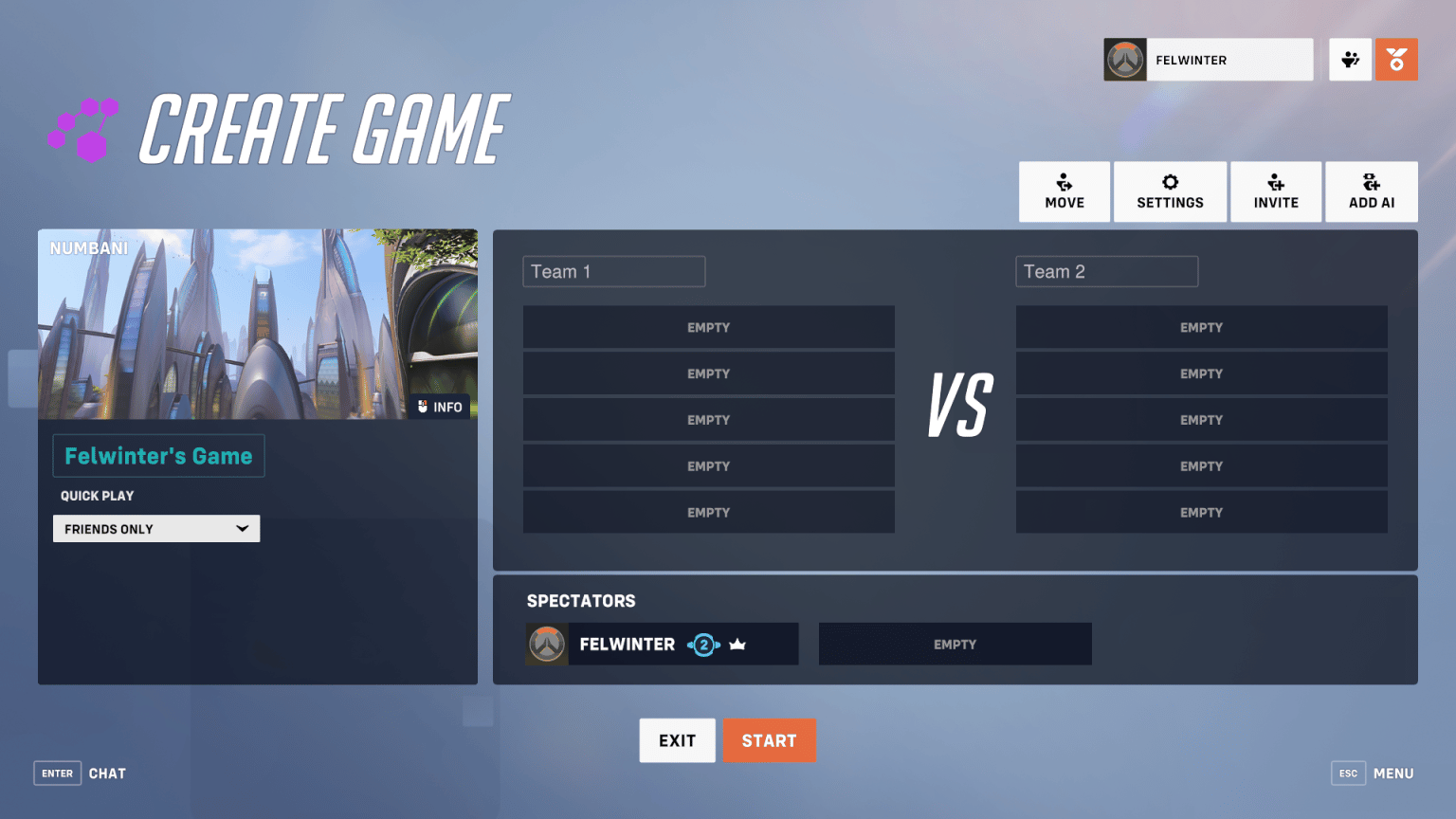Toggle Felwinter's spectator slot
Viewport: 1456px width, 819px height.
coord(661,644)
